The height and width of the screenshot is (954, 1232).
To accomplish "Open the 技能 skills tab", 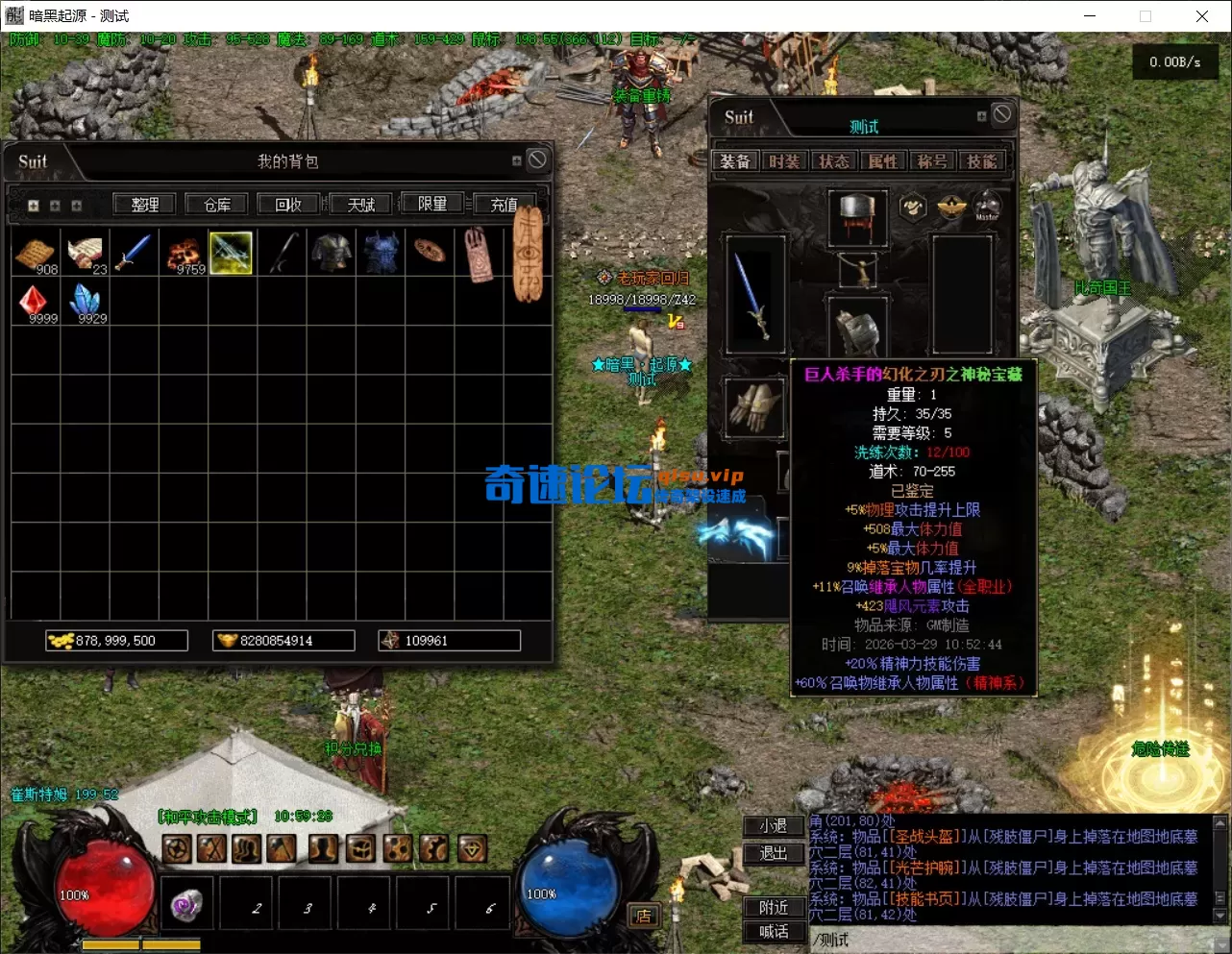I will [981, 161].
